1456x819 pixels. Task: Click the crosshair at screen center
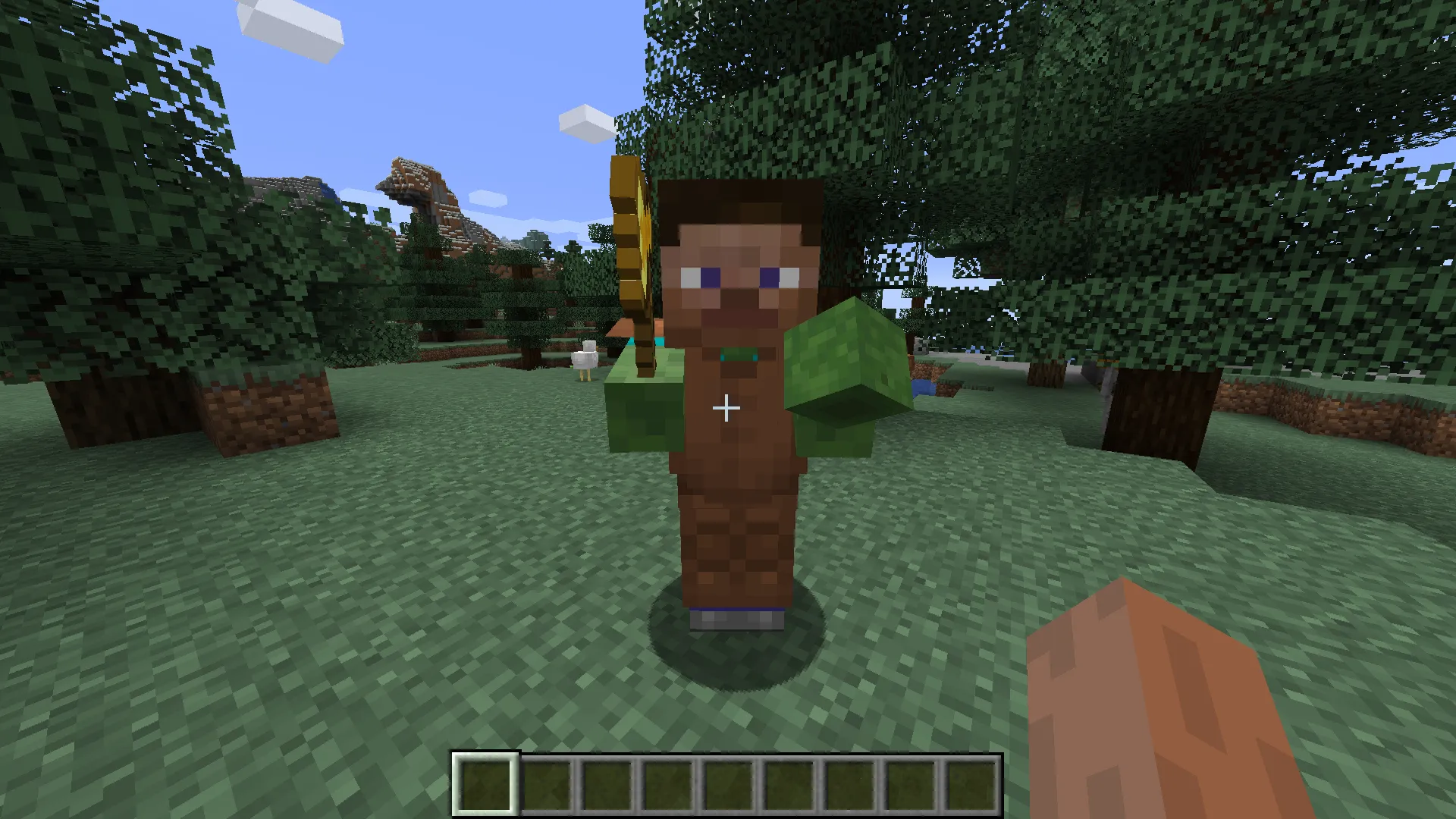click(726, 408)
